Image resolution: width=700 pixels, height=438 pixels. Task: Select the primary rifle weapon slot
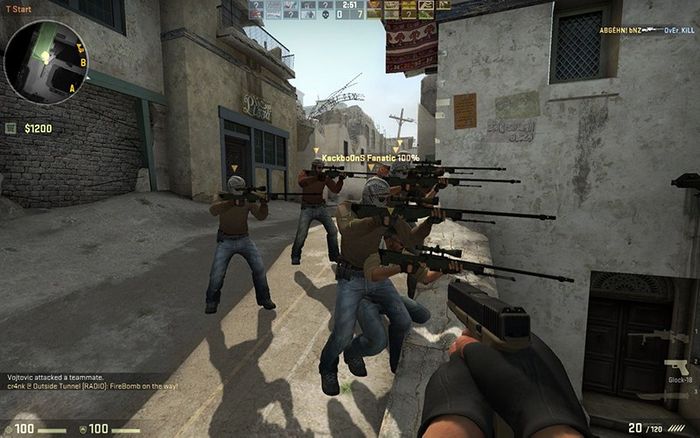658,337
